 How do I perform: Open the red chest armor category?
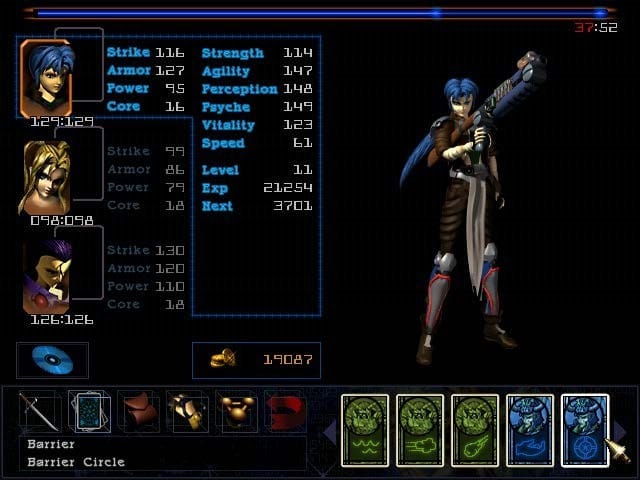139,412
